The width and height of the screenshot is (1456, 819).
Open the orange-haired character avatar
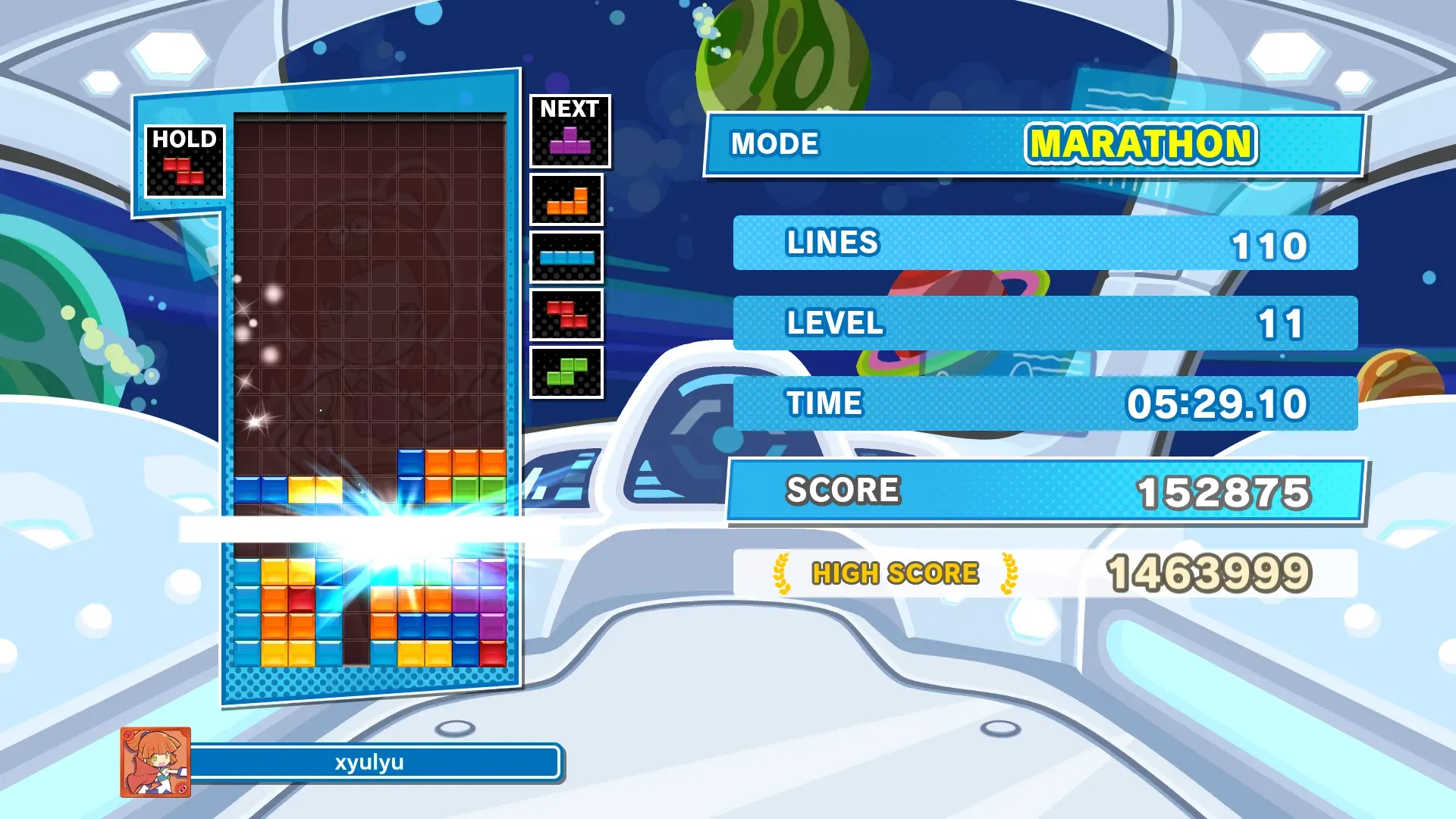pyautogui.click(x=155, y=762)
